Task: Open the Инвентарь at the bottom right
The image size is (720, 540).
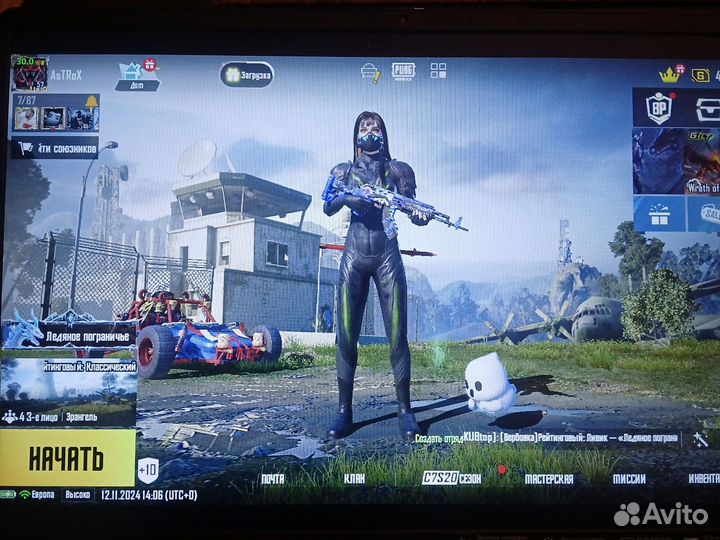Action: coord(702,479)
